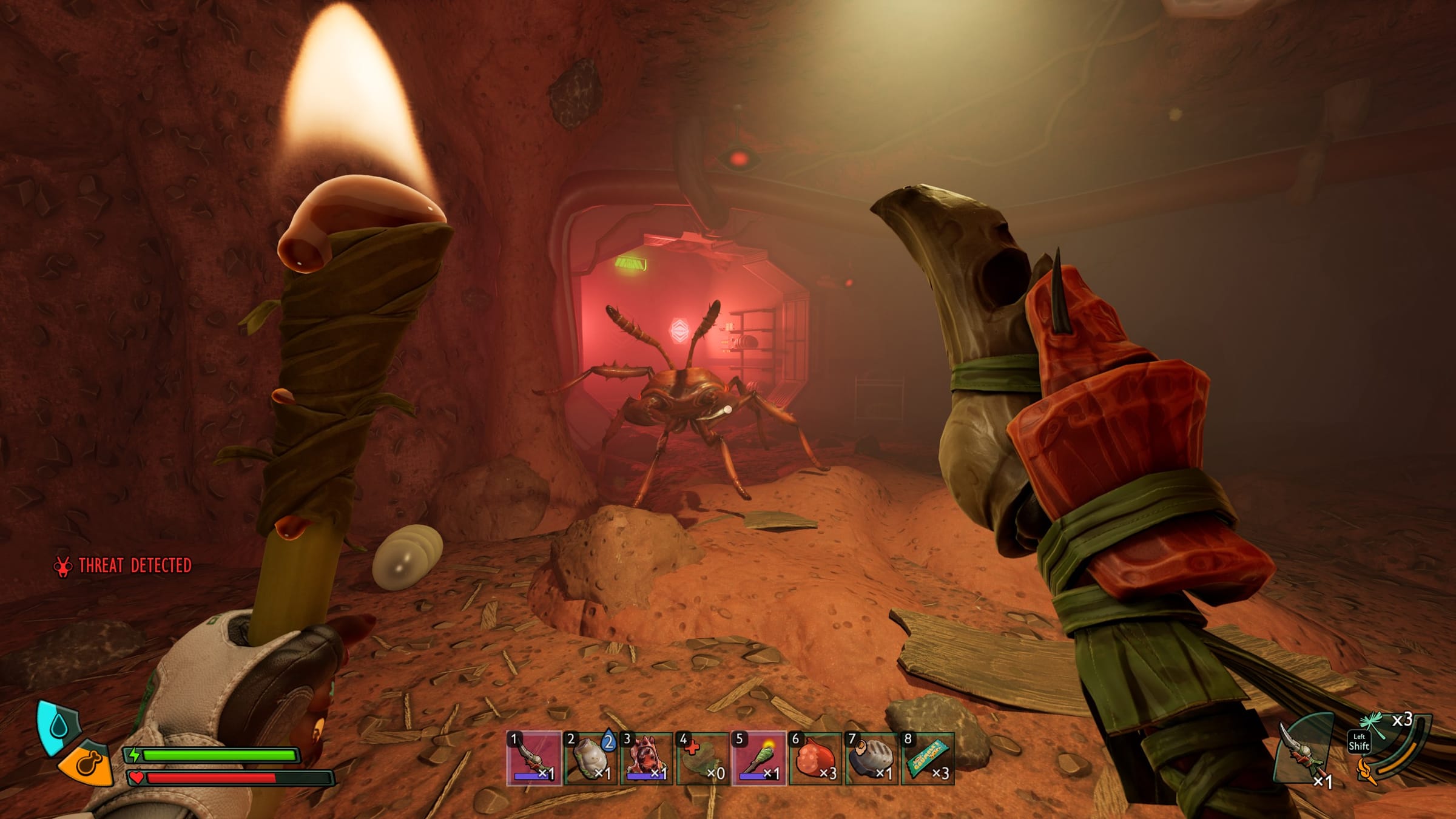Click the Left Shift key prompt

click(1360, 742)
